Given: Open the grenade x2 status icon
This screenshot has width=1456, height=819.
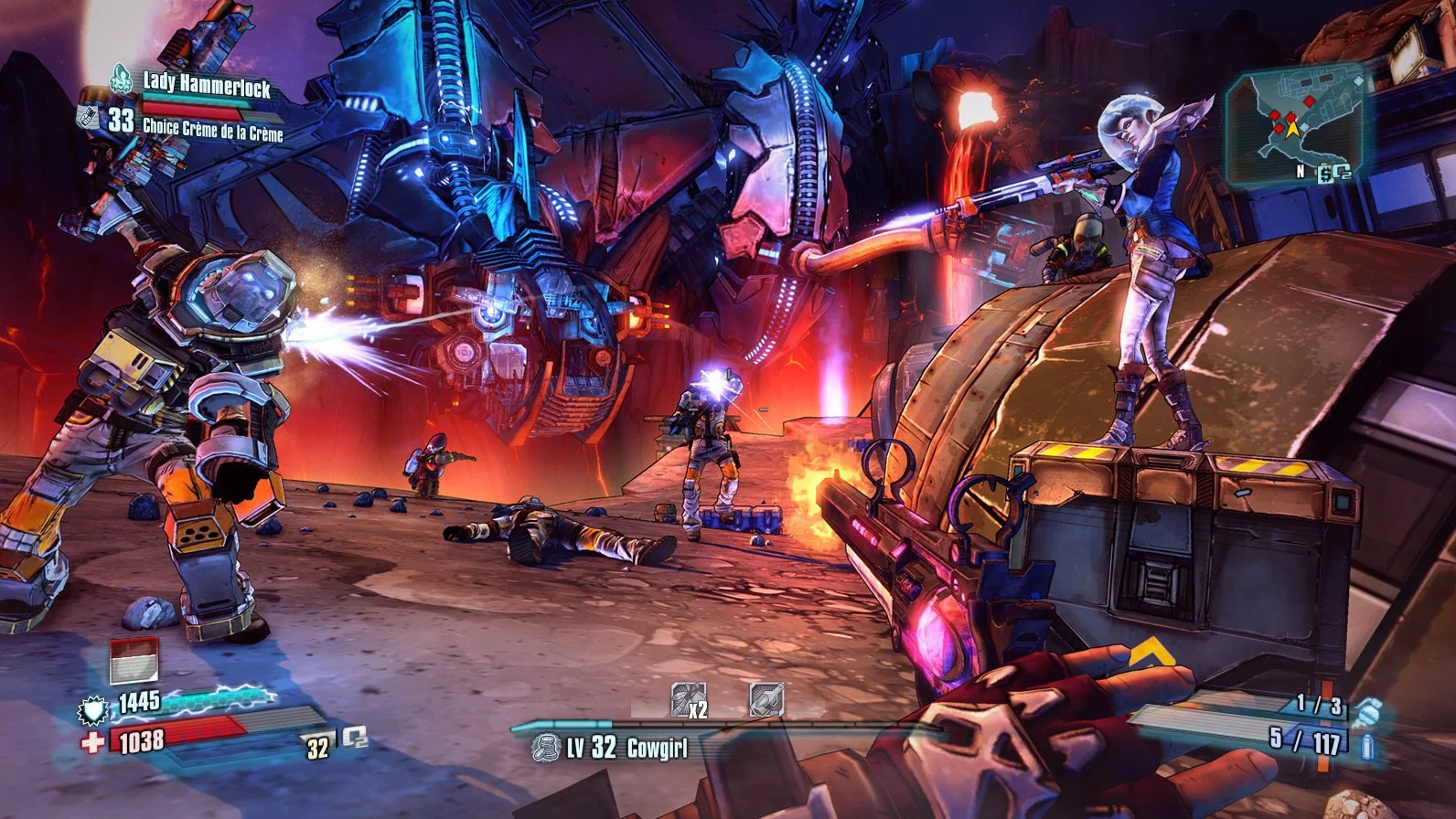Looking at the screenshot, I should point(688,698).
